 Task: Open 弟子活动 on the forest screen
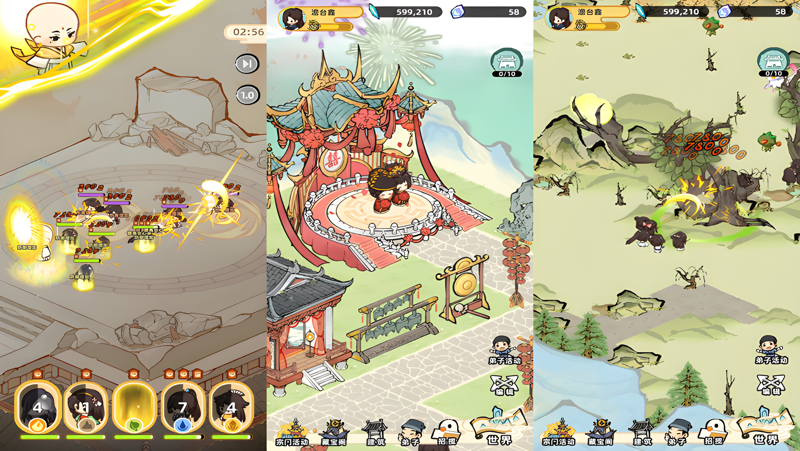pyautogui.click(x=769, y=350)
